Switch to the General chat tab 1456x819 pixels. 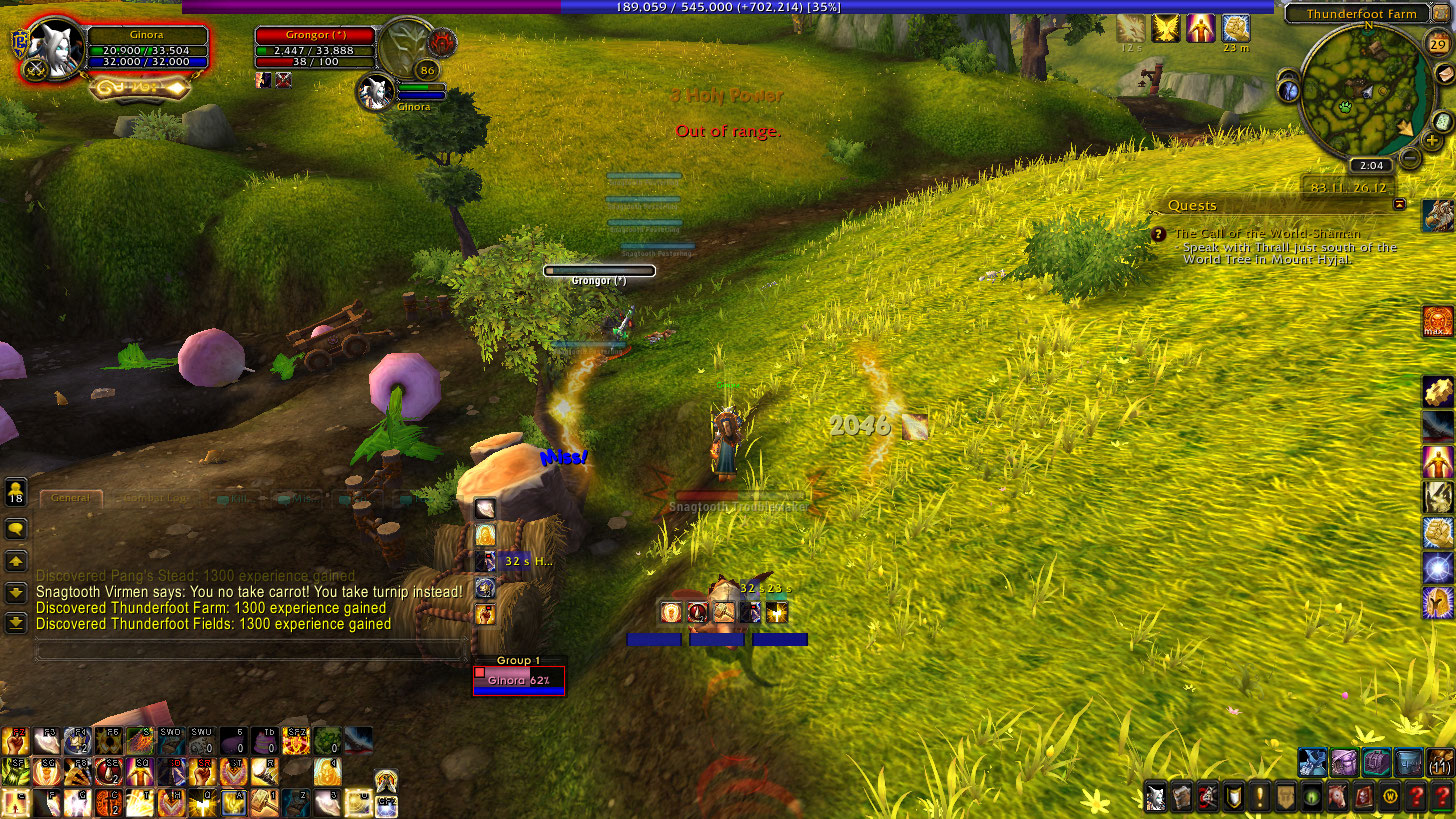click(x=71, y=498)
